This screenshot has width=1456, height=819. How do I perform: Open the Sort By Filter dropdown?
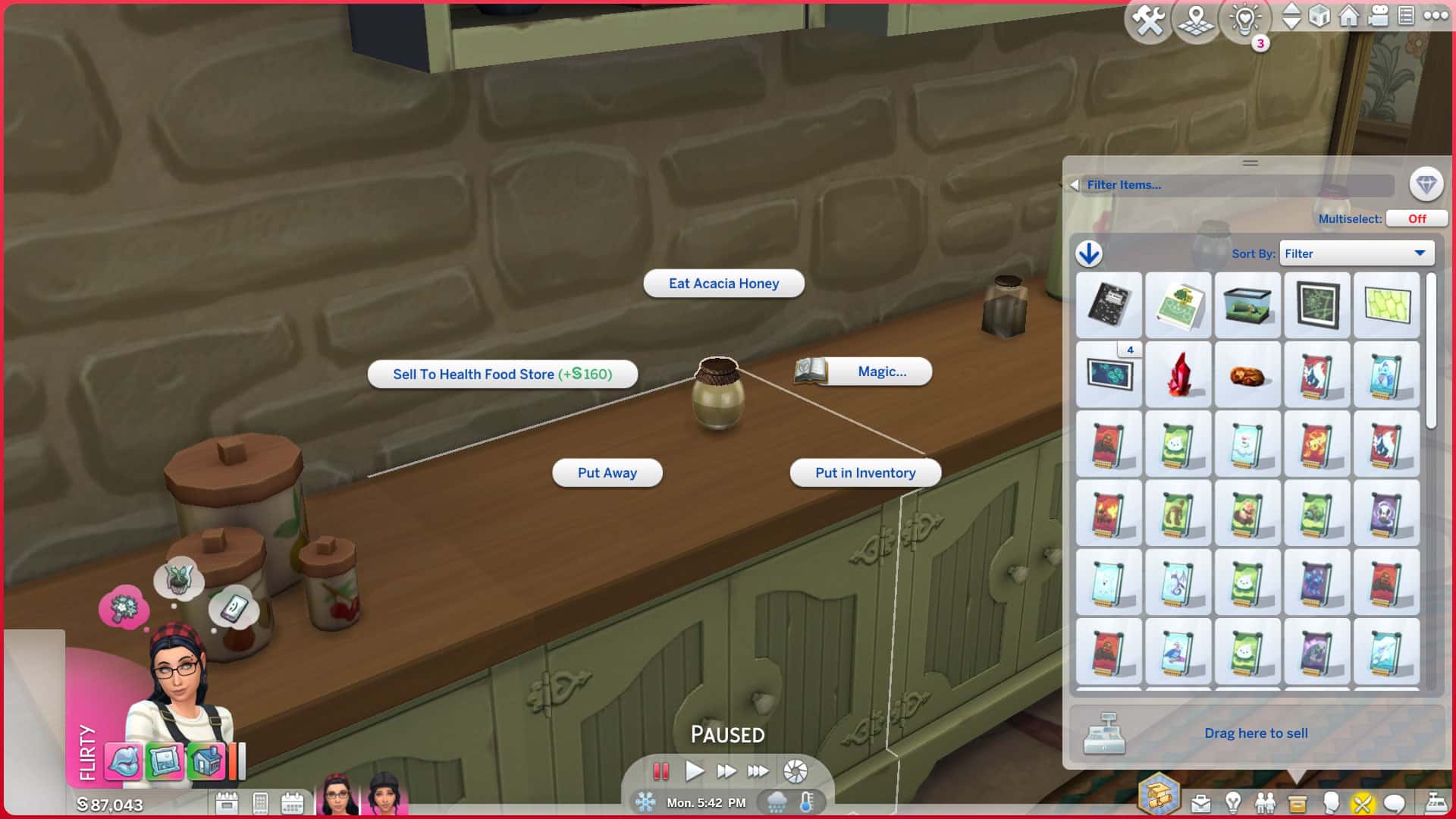click(x=1356, y=253)
